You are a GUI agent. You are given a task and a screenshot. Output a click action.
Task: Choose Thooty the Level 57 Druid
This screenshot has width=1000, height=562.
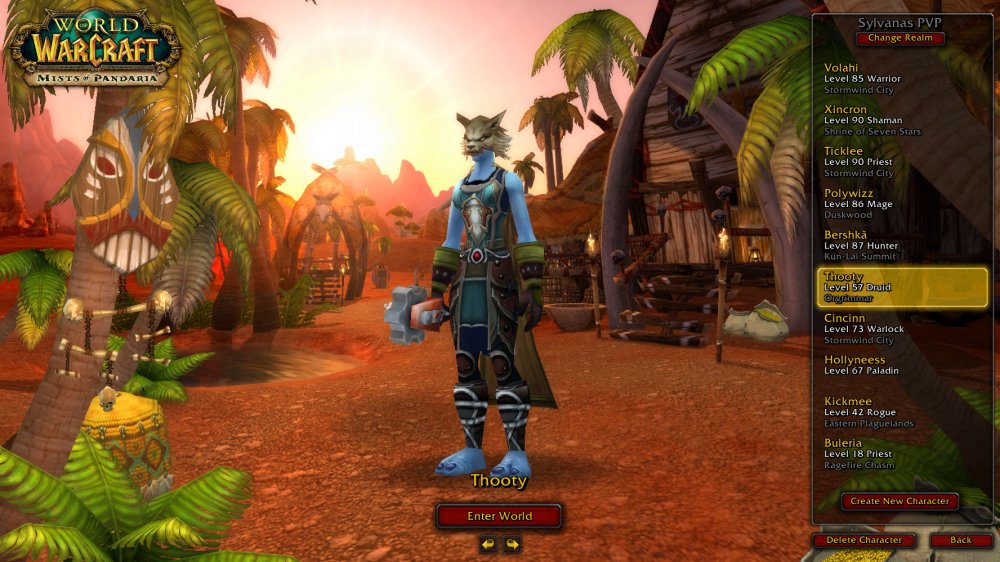[x=900, y=287]
